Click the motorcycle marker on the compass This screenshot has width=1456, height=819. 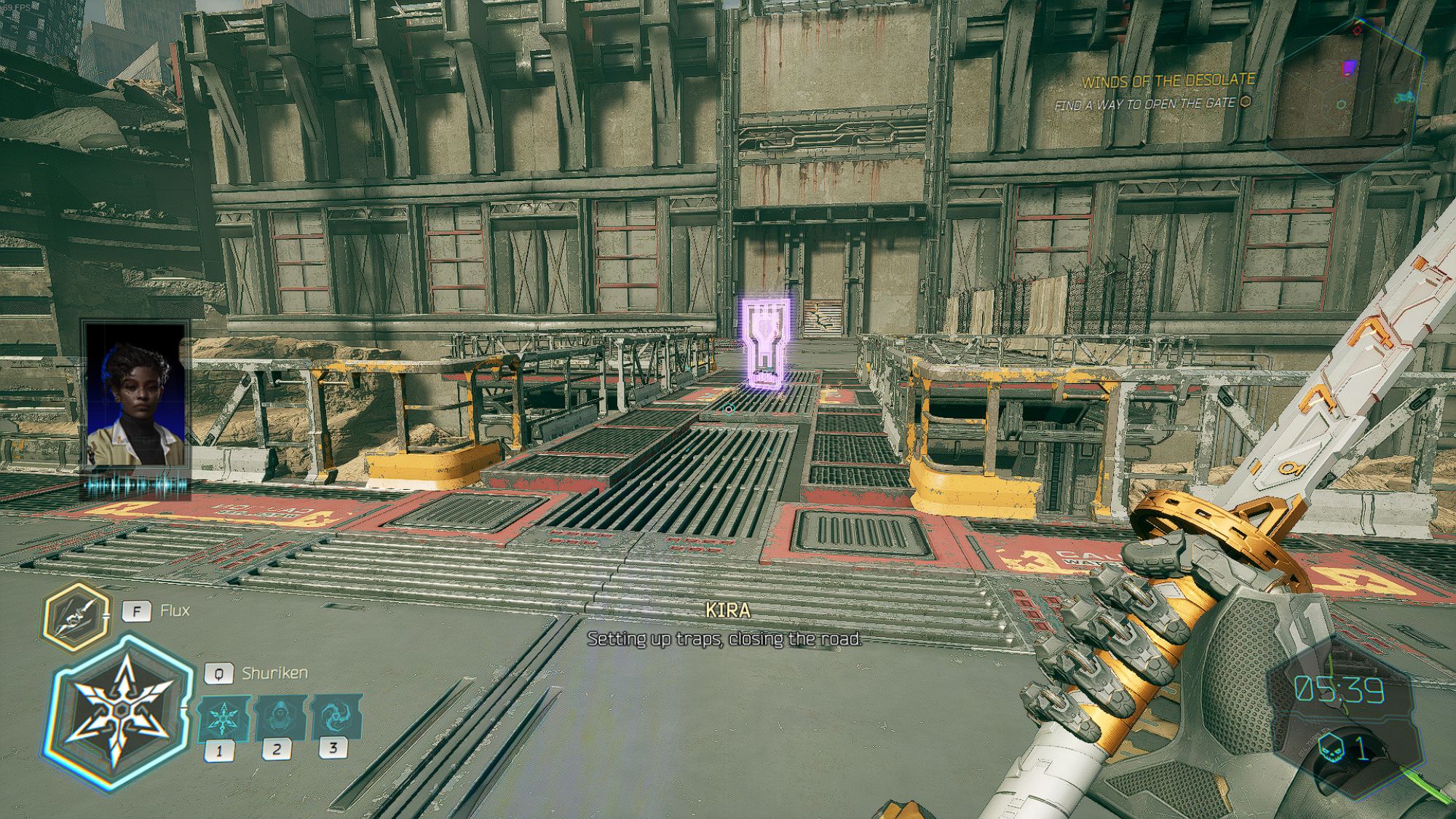tap(1404, 98)
